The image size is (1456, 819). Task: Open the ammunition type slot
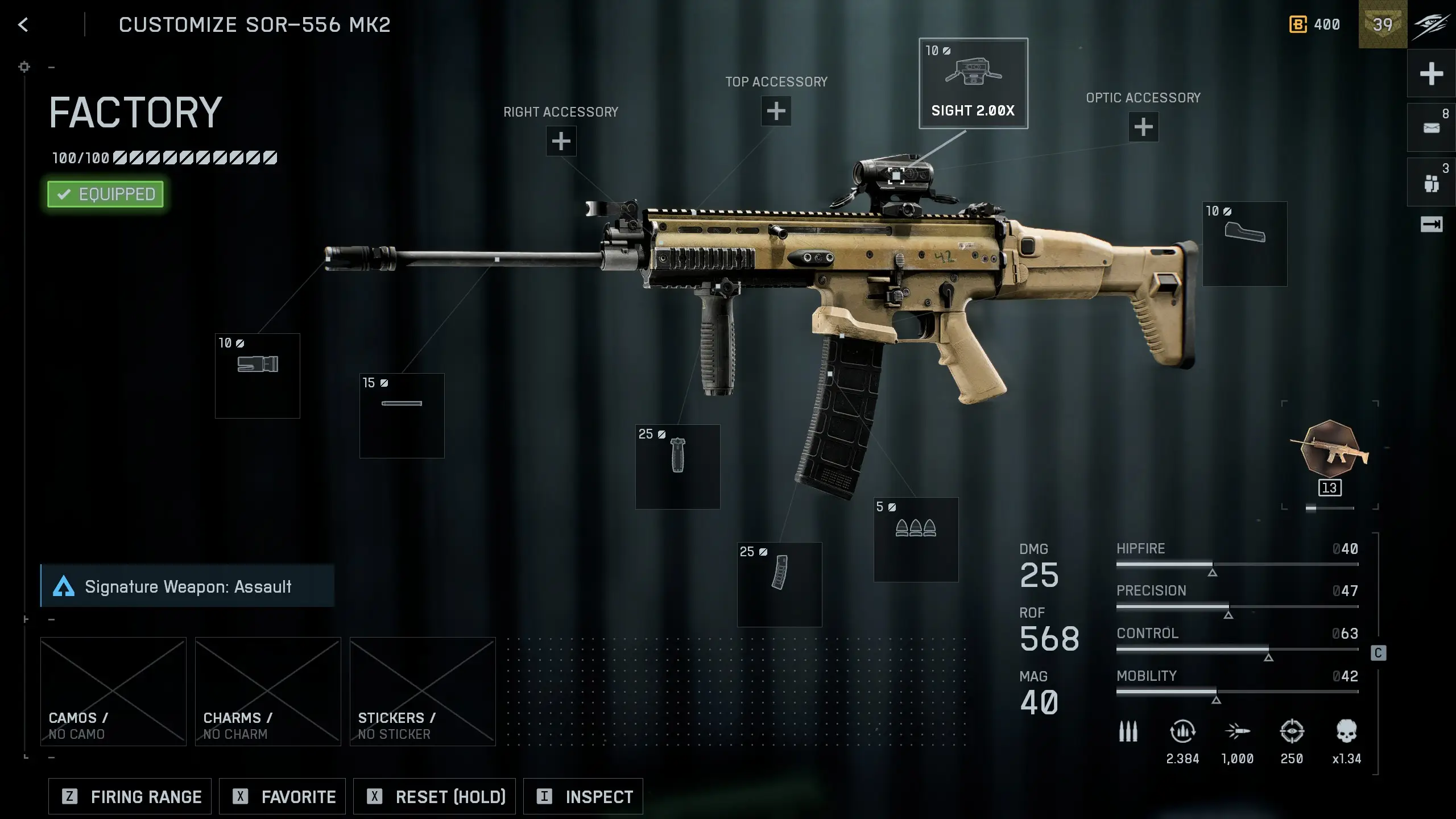coord(916,540)
